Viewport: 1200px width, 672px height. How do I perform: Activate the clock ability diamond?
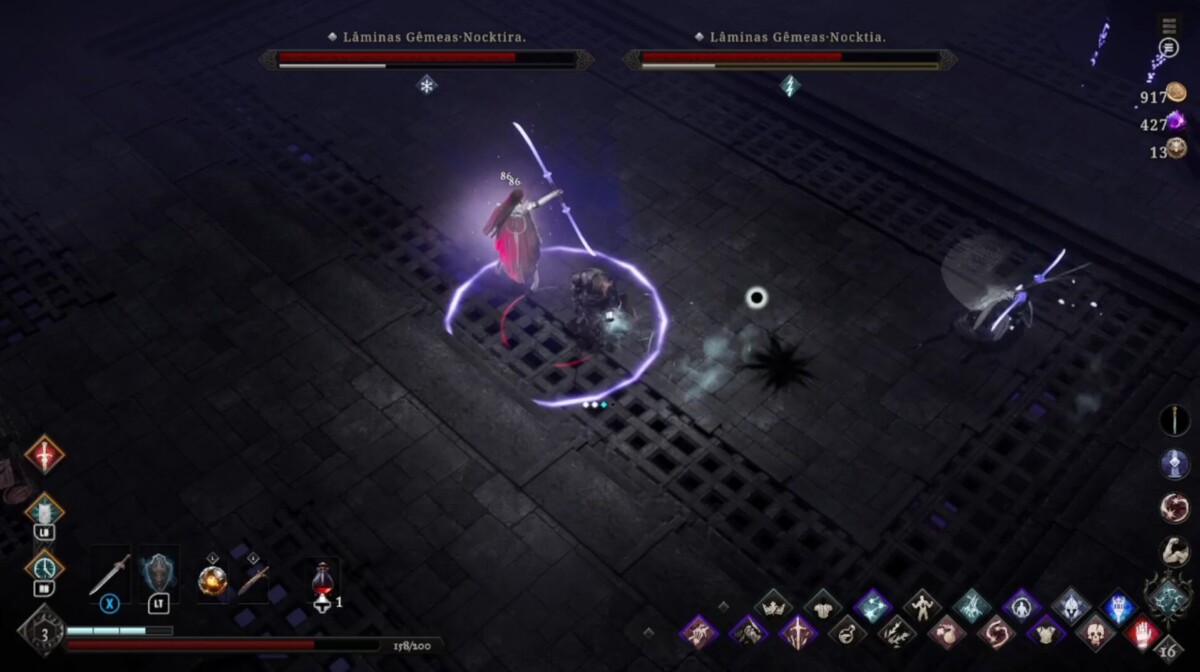click(x=44, y=568)
